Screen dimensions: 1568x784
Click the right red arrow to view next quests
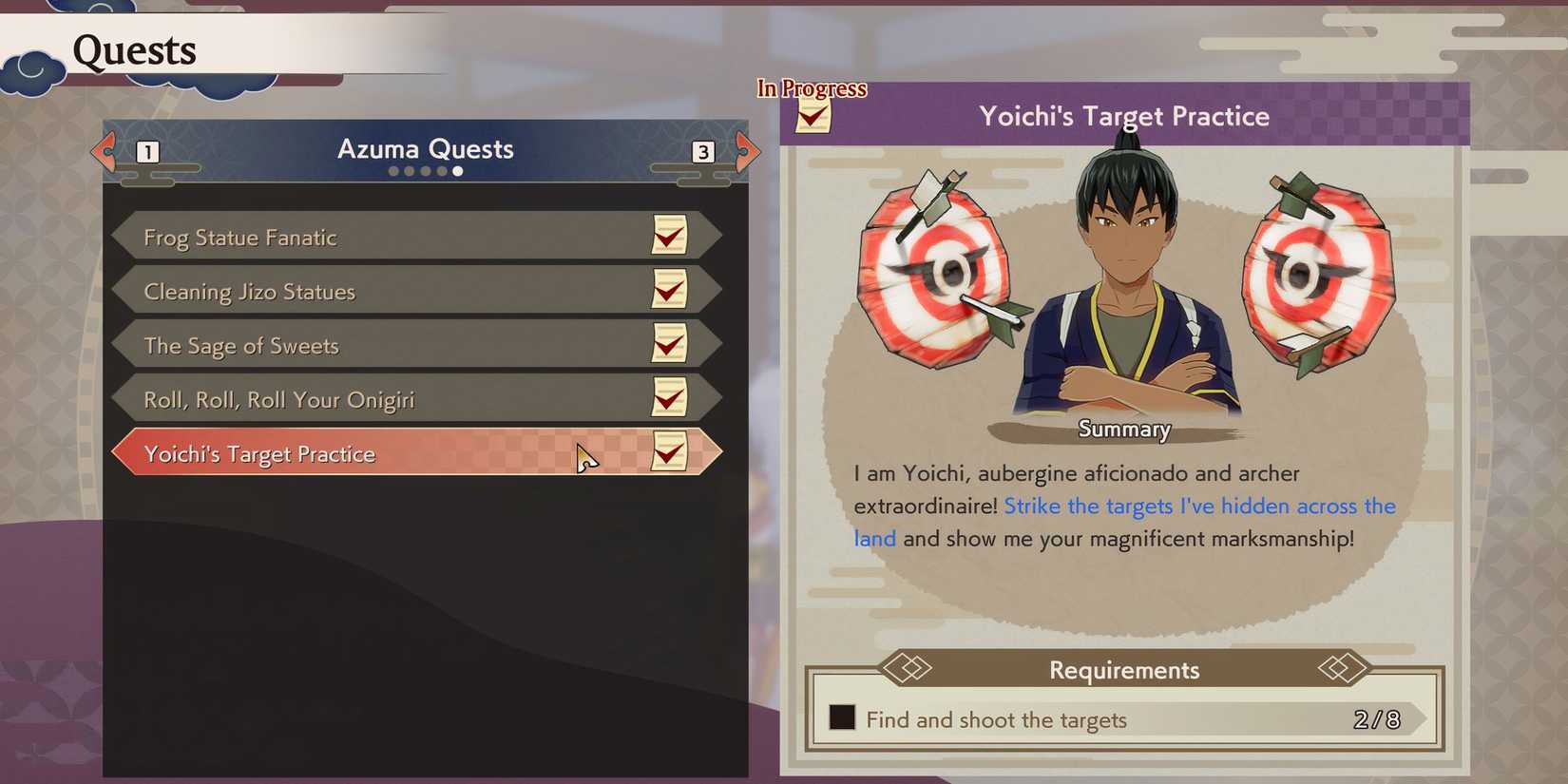coord(746,152)
